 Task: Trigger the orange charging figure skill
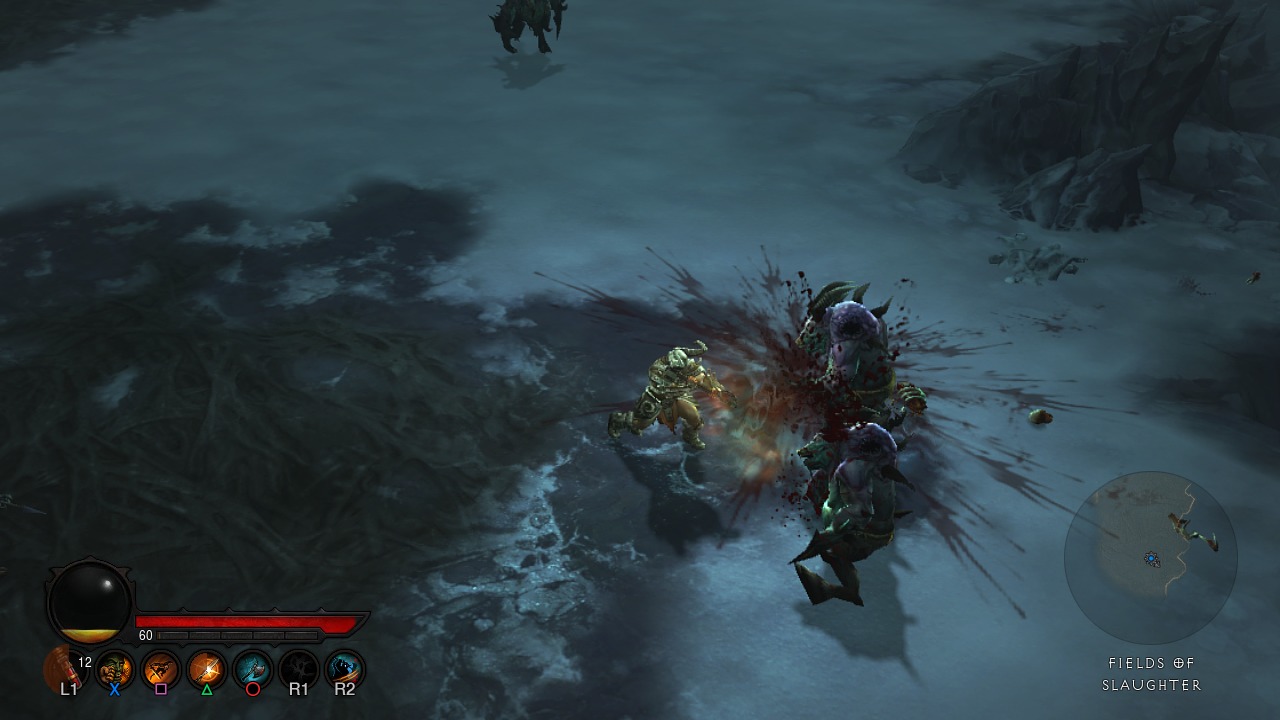(x=161, y=667)
